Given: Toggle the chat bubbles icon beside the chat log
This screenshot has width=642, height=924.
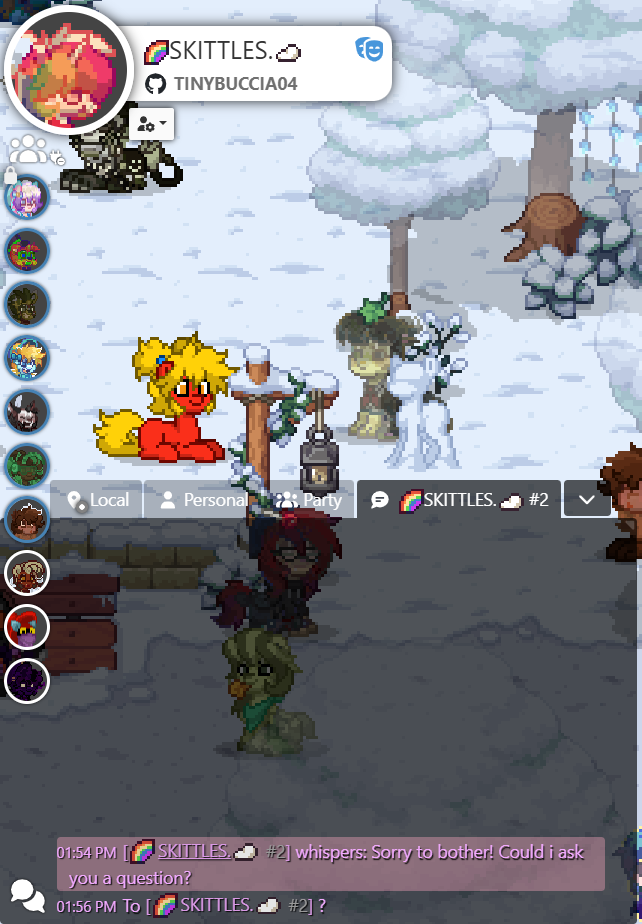Looking at the screenshot, I should 27,894.
